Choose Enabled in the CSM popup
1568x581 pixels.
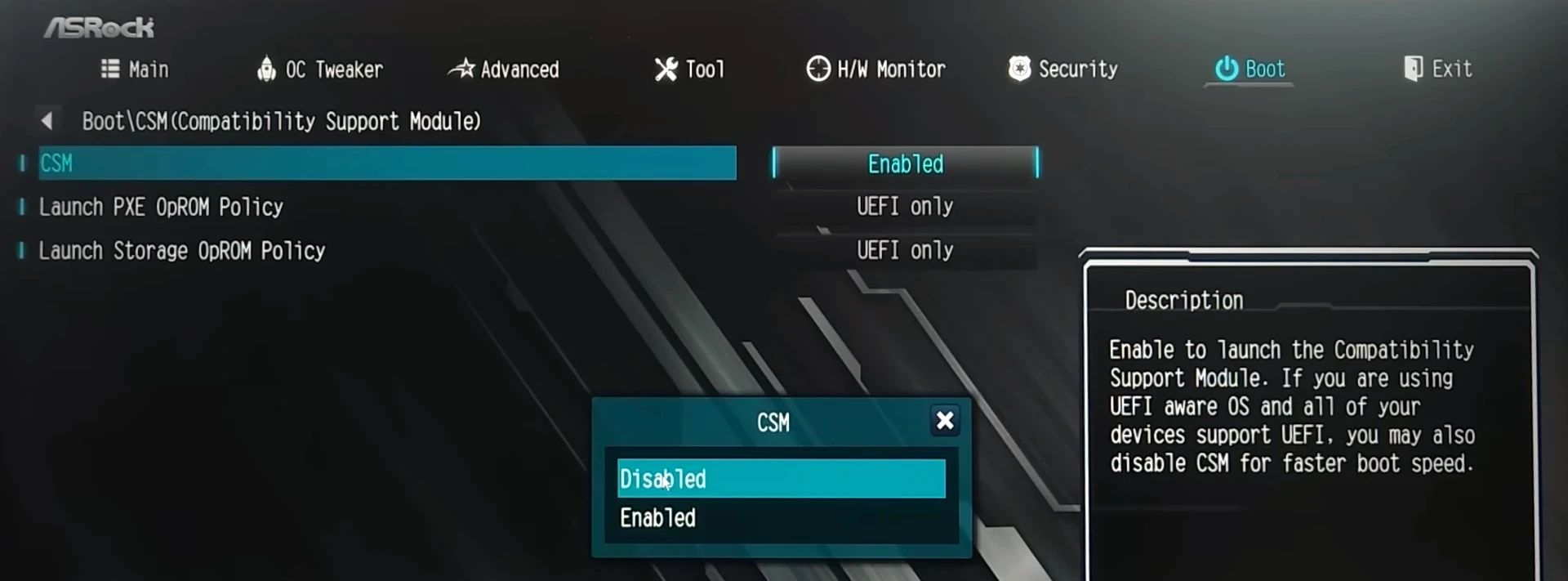tap(781, 518)
